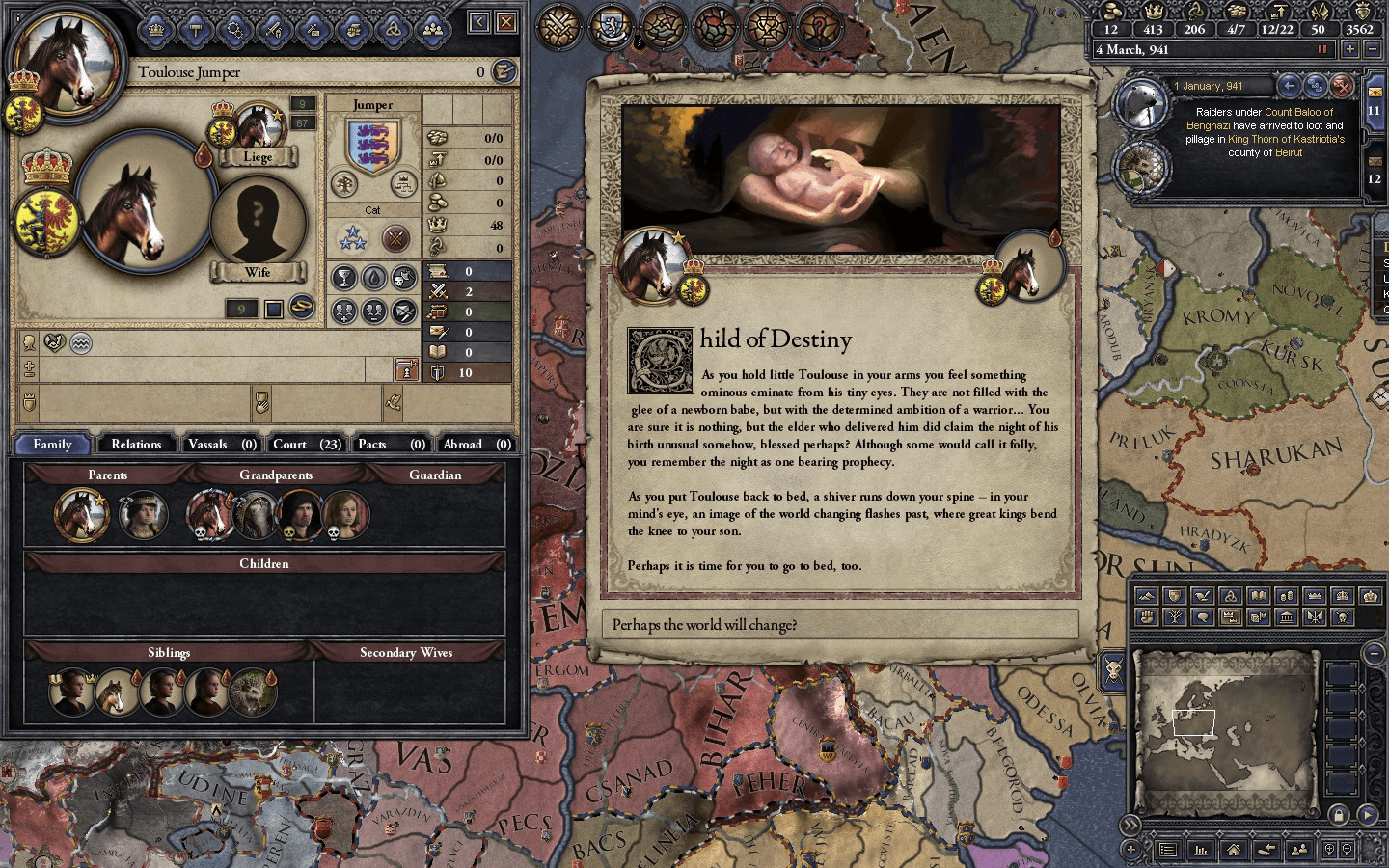
Task: Choose 'Perhaps the world will change?' event option
Action: [841, 624]
